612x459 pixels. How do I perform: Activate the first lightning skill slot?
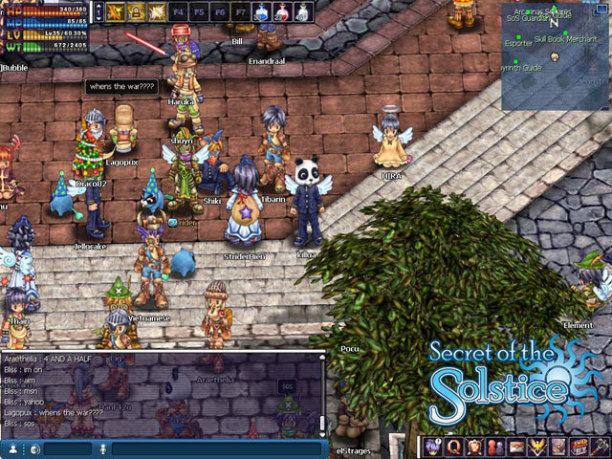(116, 12)
